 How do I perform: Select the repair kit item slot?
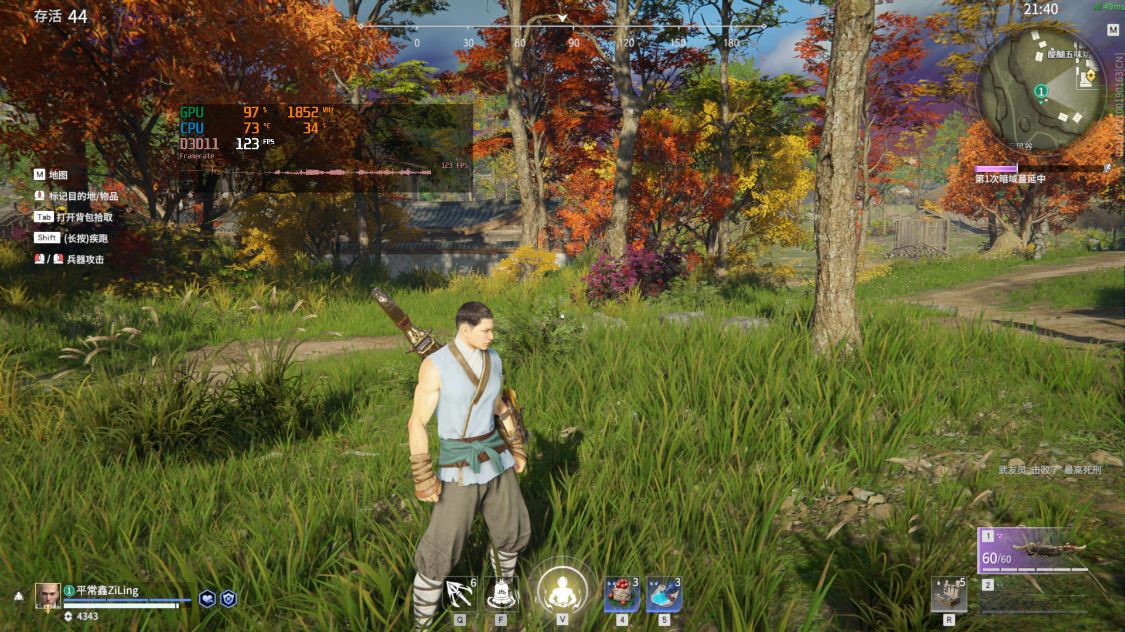947,594
